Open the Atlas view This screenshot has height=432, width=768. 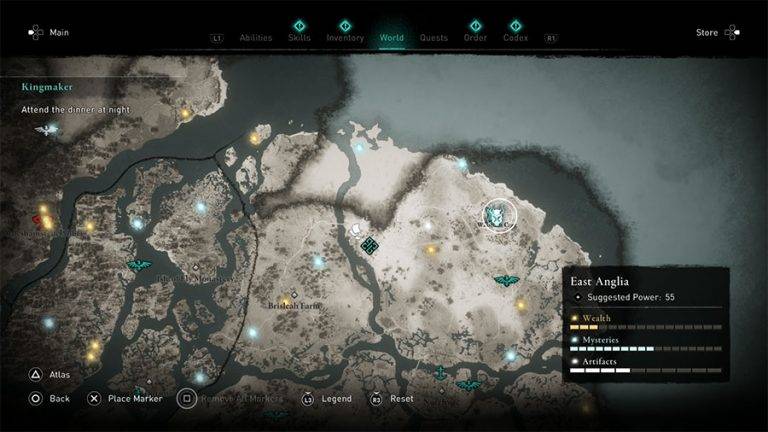pyautogui.click(x=50, y=375)
